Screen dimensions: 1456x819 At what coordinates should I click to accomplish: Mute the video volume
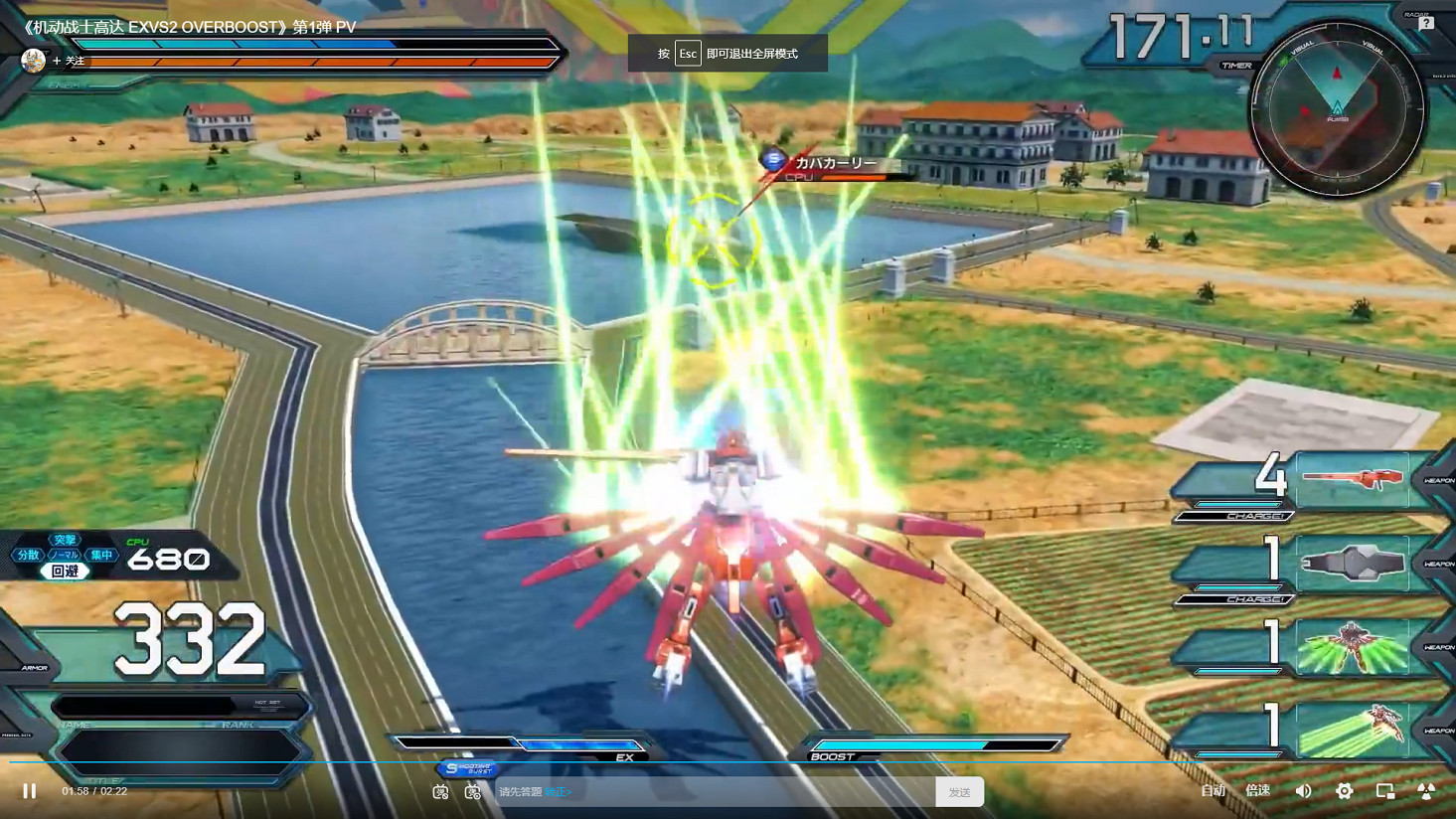pyautogui.click(x=1303, y=790)
